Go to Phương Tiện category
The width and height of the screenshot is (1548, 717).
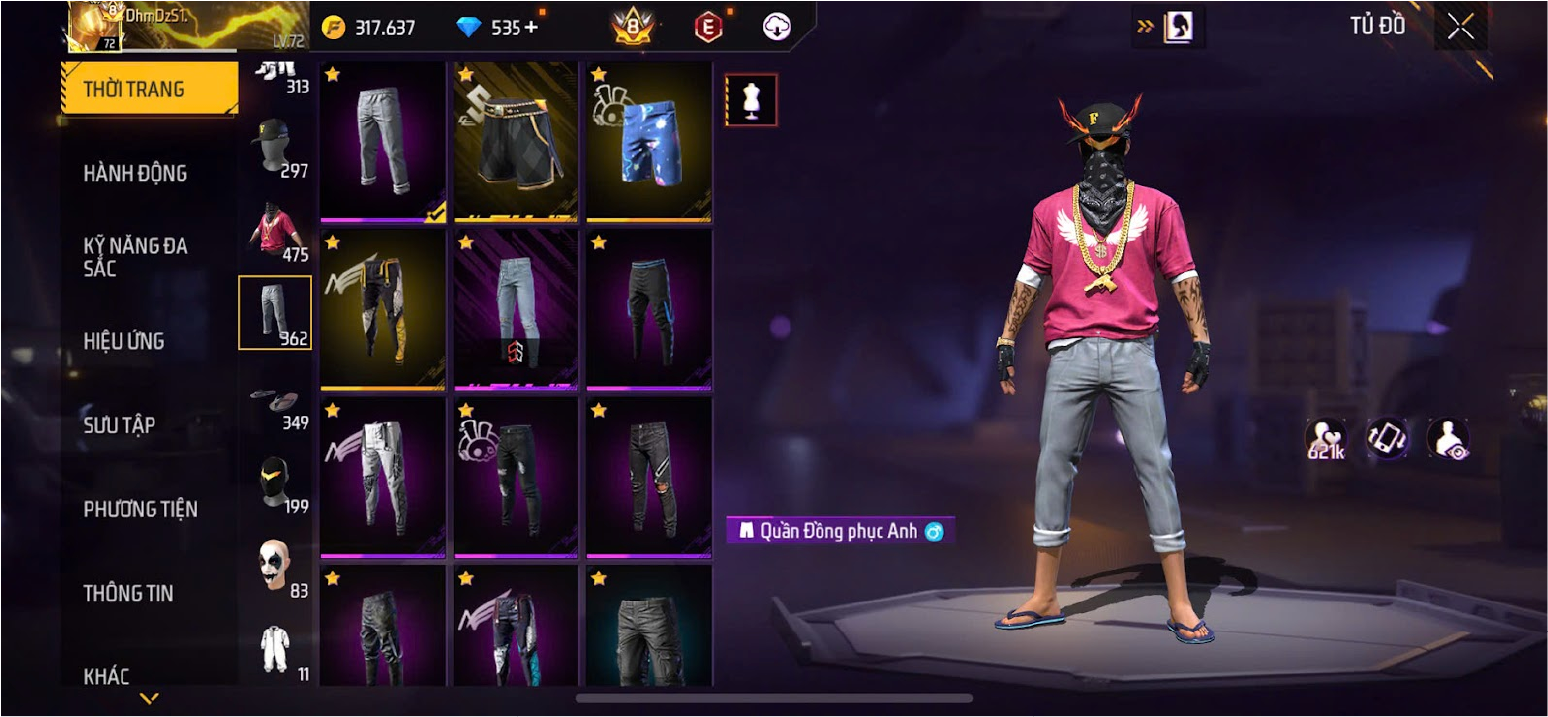[140, 509]
